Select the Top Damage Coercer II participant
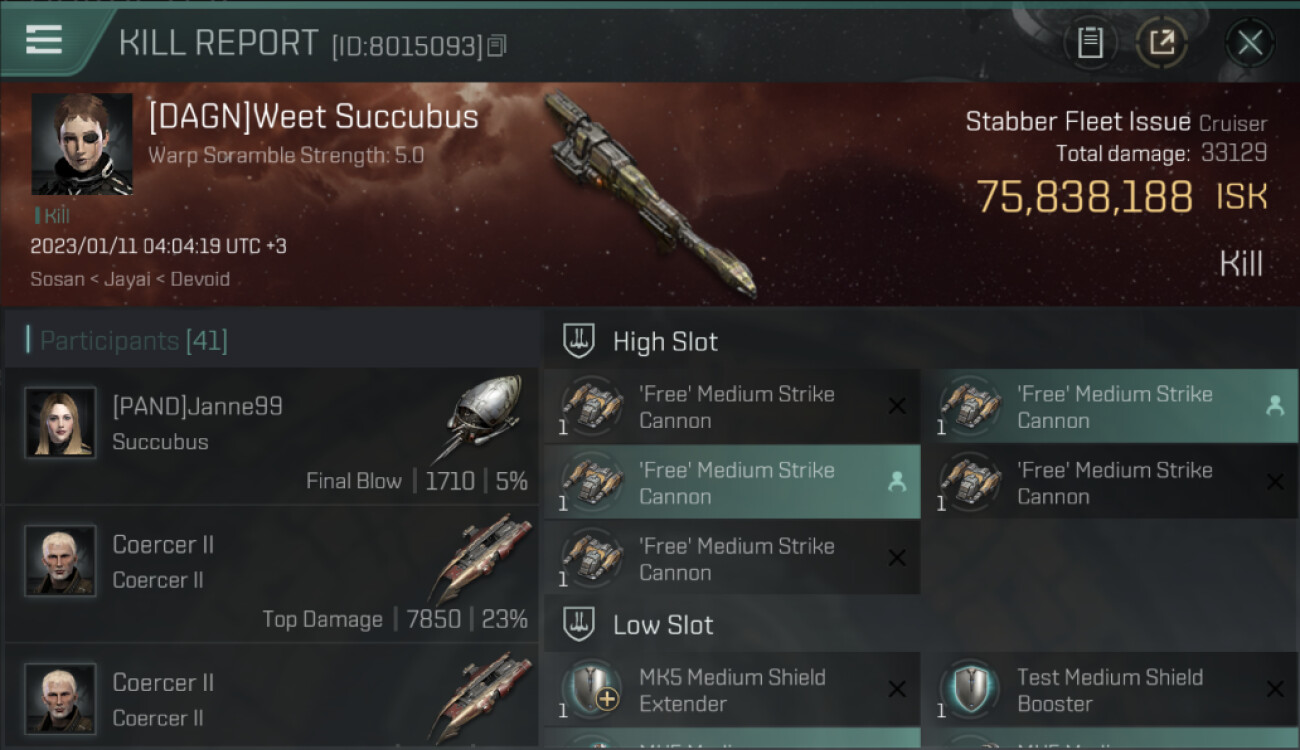1300x750 pixels. coord(270,575)
